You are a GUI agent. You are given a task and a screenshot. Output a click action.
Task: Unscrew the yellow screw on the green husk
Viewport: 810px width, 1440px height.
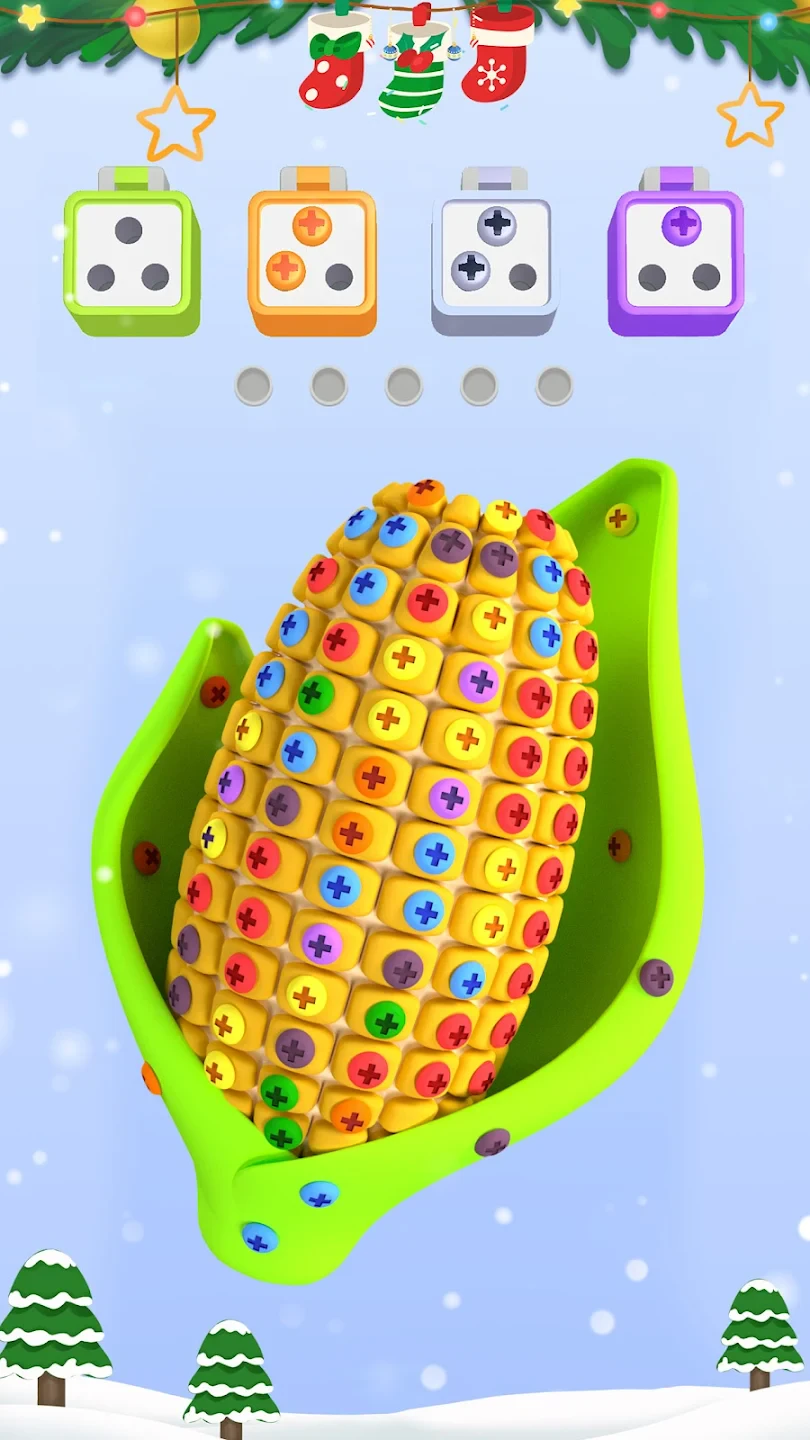click(619, 518)
